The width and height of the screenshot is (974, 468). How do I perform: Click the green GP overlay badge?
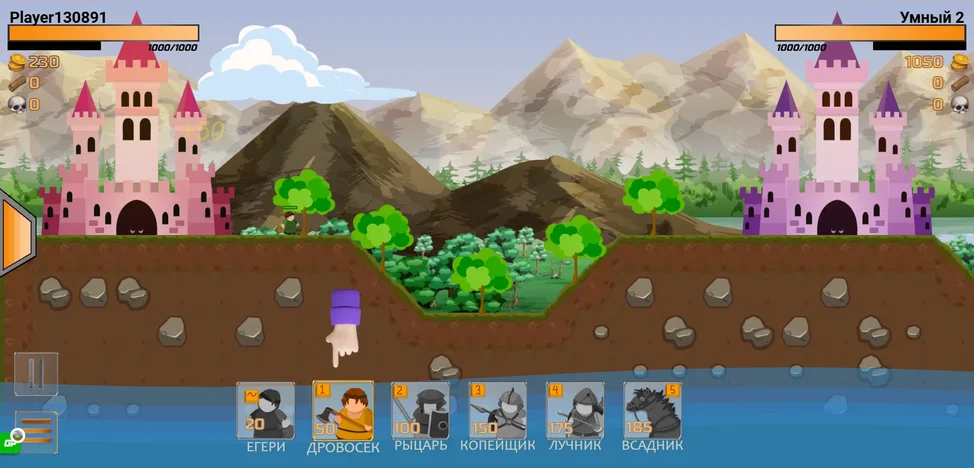pyautogui.click(x=15, y=438)
